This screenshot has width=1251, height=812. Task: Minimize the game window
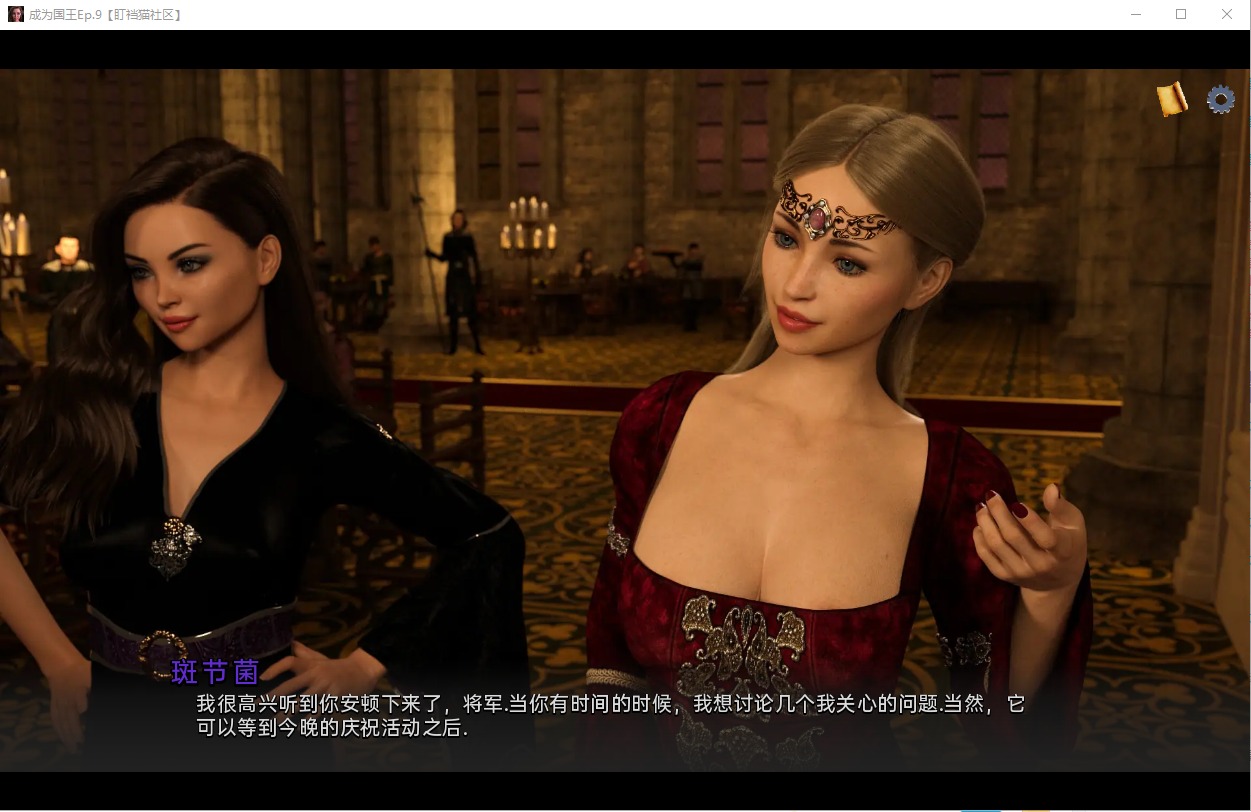point(1136,14)
